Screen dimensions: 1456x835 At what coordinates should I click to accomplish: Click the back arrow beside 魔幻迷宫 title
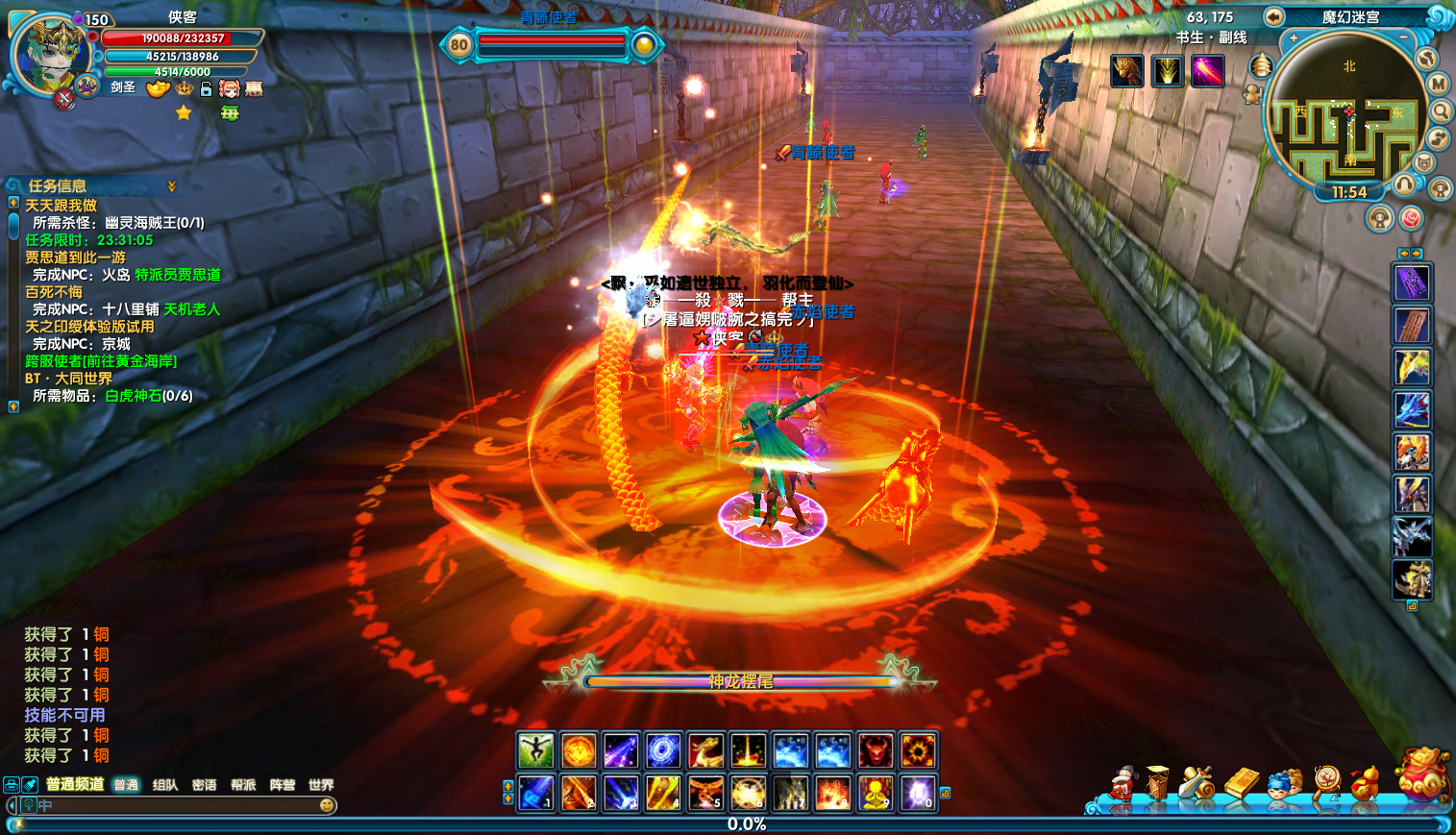pyautogui.click(x=1273, y=16)
